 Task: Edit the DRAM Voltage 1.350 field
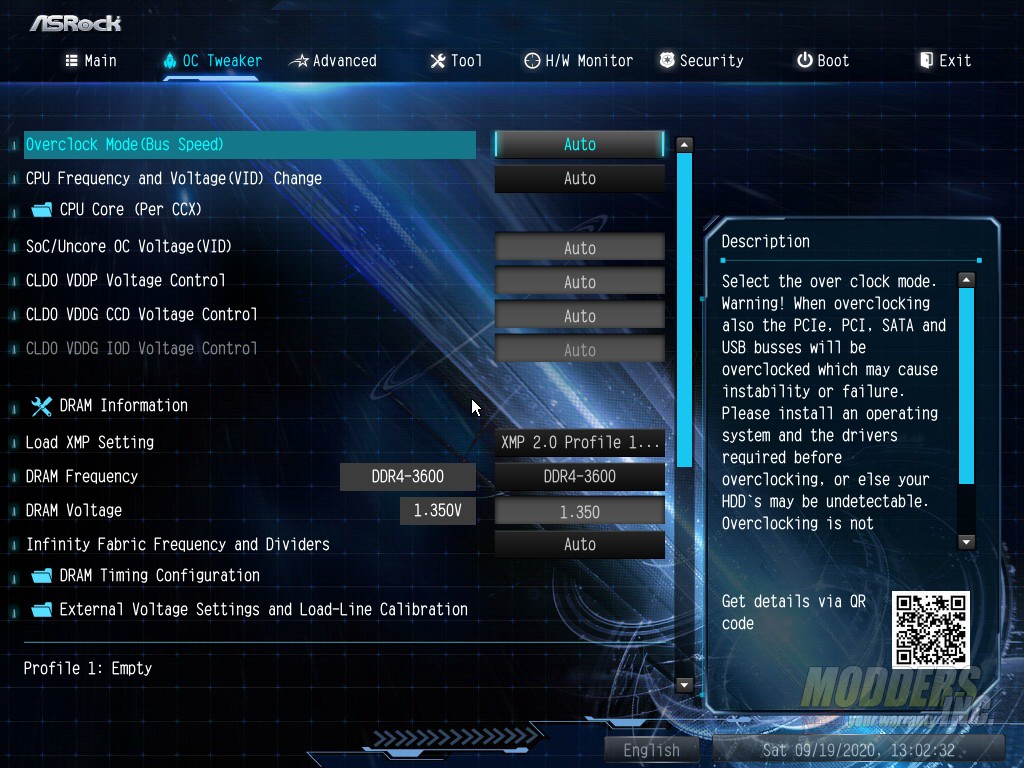579,512
